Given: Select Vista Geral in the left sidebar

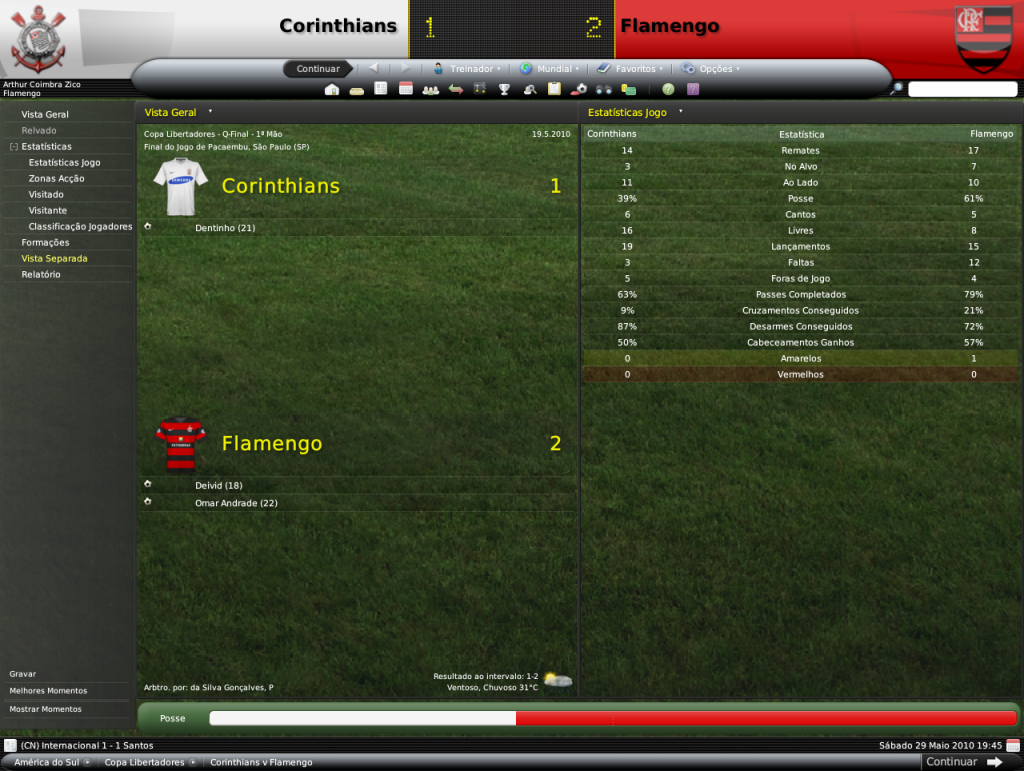Looking at the screenshot, I should click(x=45, y=115).
